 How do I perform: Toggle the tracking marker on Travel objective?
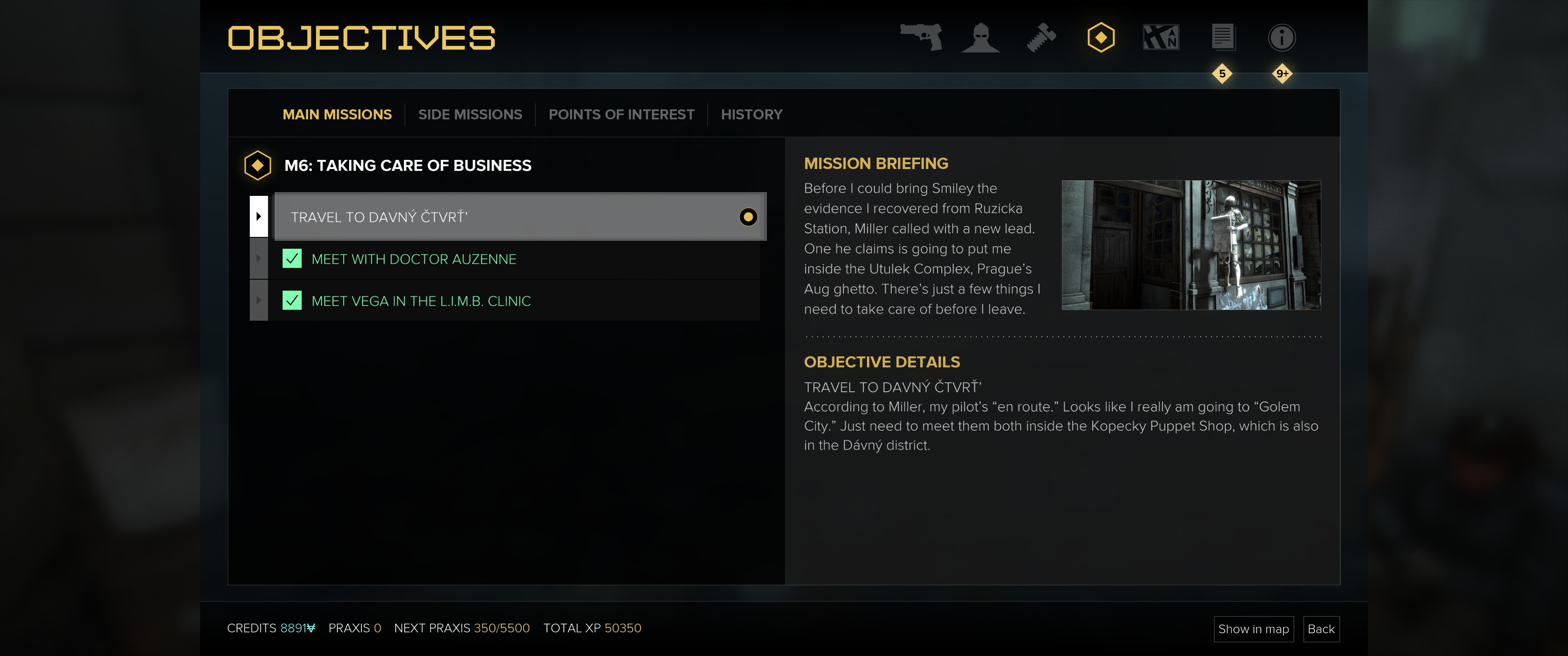748,217
